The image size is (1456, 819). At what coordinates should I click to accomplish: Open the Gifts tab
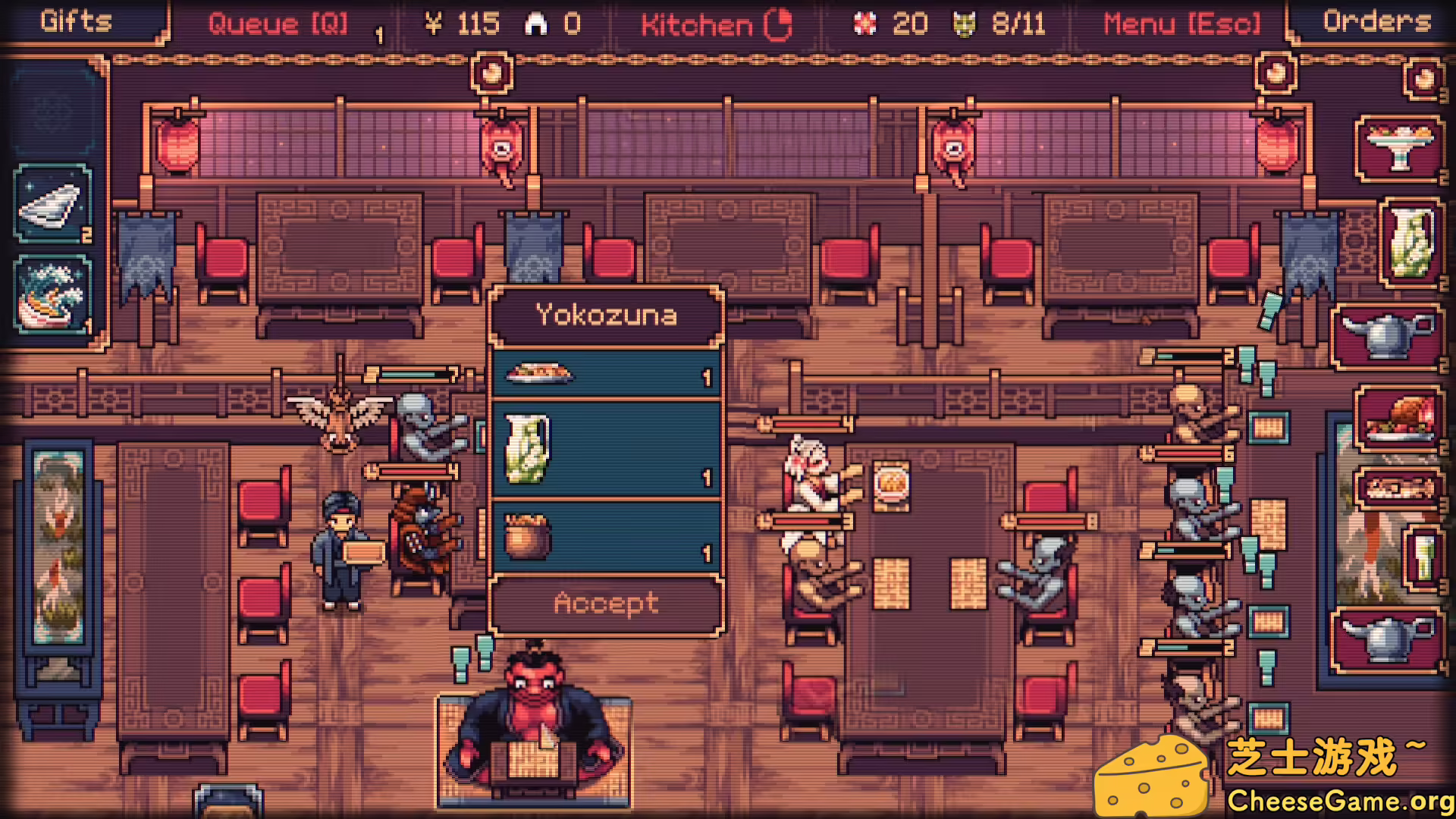pyautogui.click(x=76, y=20)
